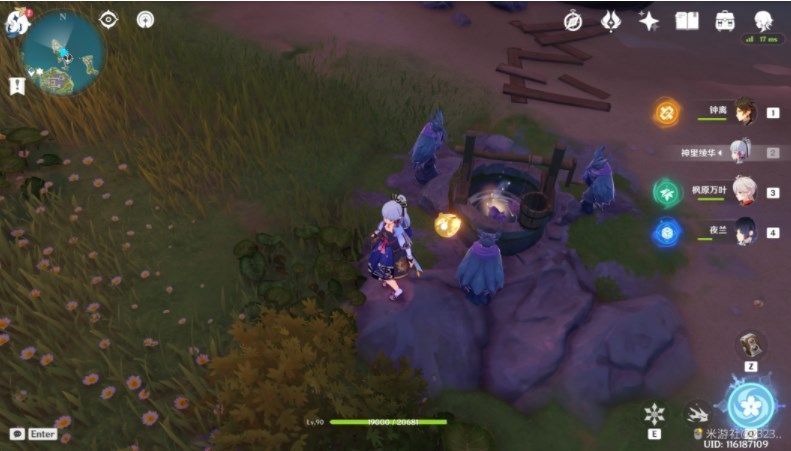Use the camera gadget icon

750,345
